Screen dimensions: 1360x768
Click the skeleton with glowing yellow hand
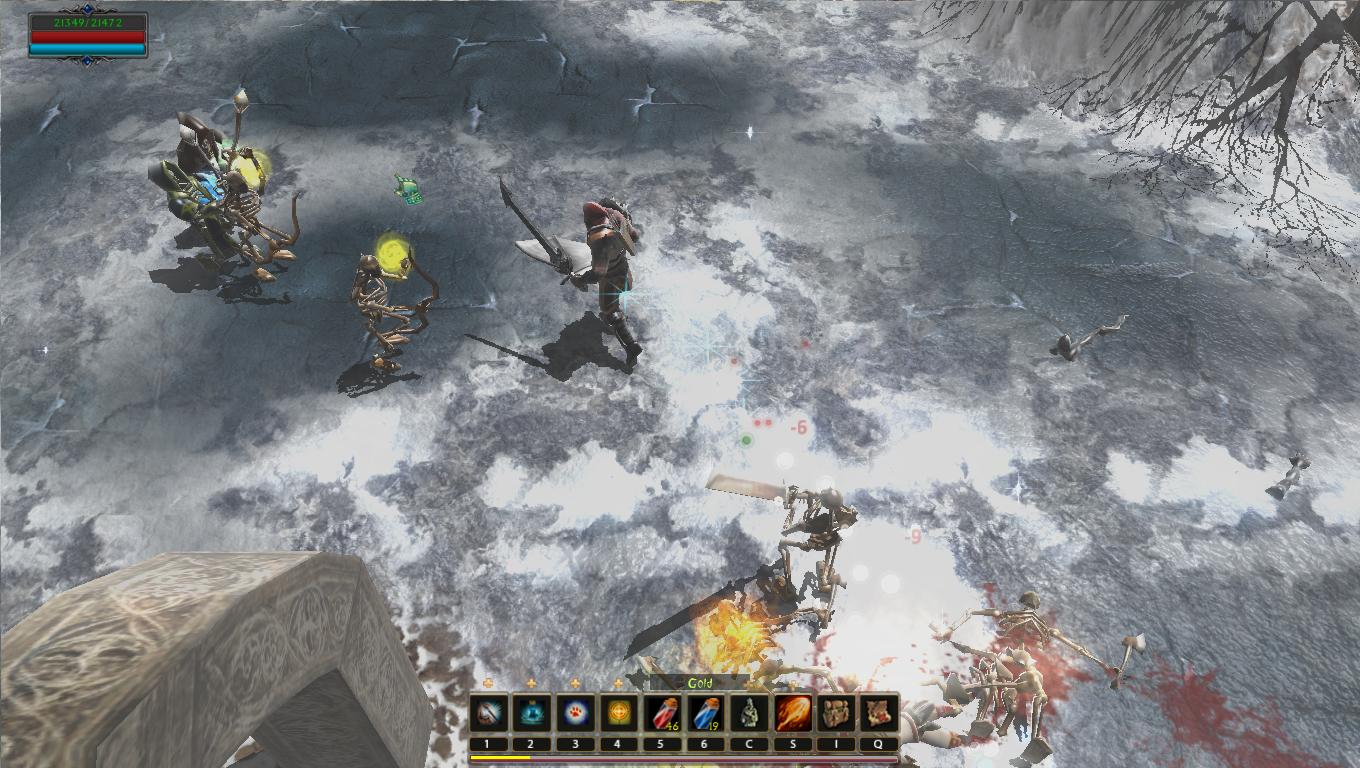click(378, 300)
